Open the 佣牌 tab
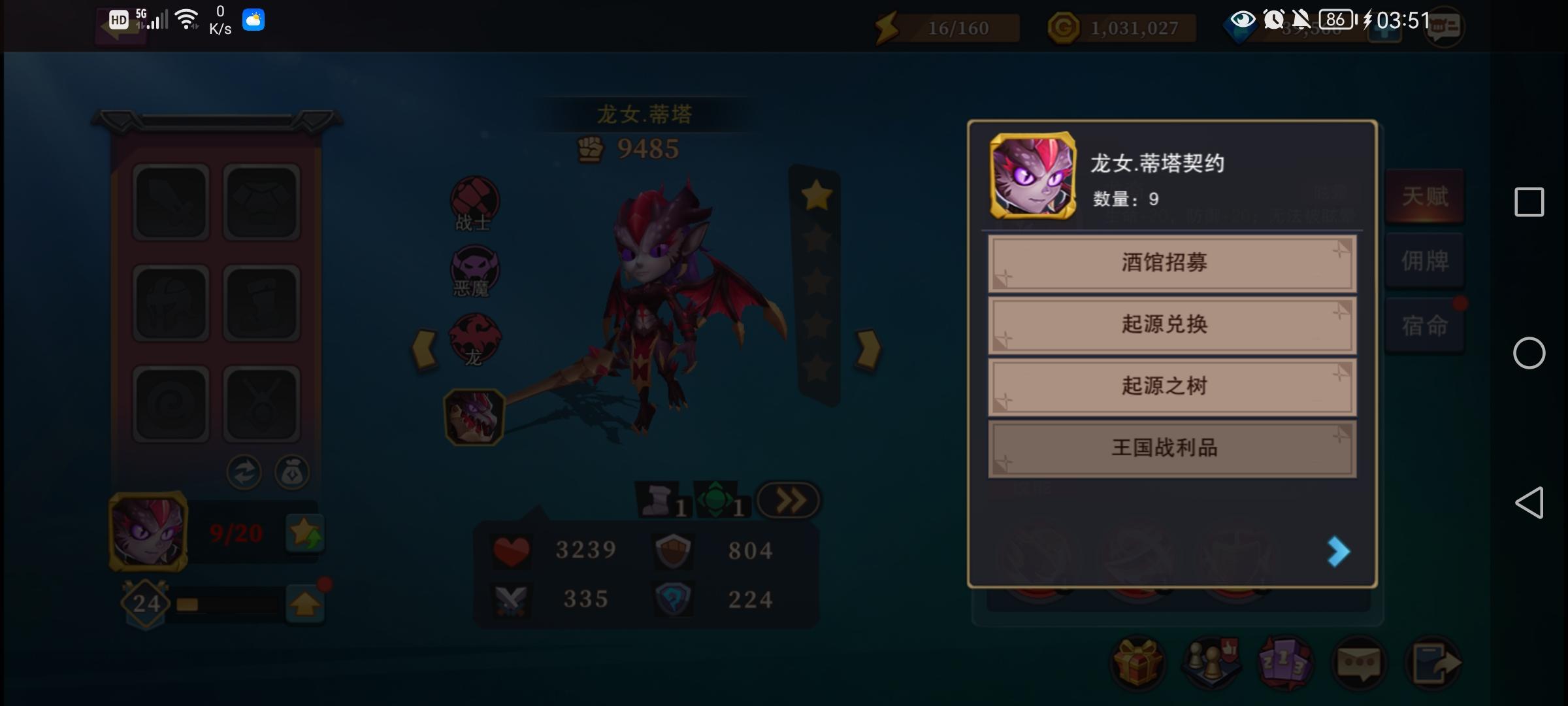The height and width of the screenshot is (706, 1568). point(1425,261)
